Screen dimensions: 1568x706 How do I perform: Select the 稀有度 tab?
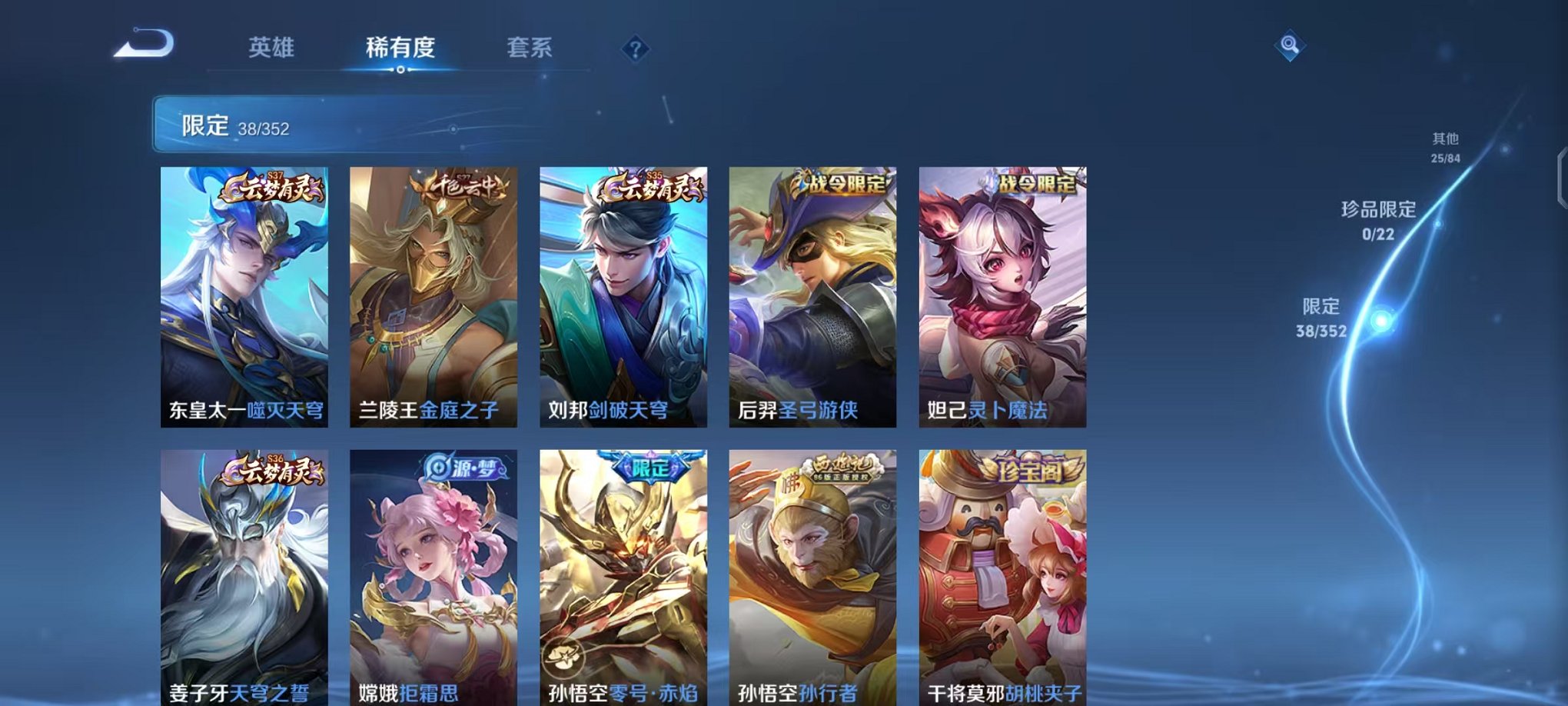pyautogui.click(x=400, y=48)
